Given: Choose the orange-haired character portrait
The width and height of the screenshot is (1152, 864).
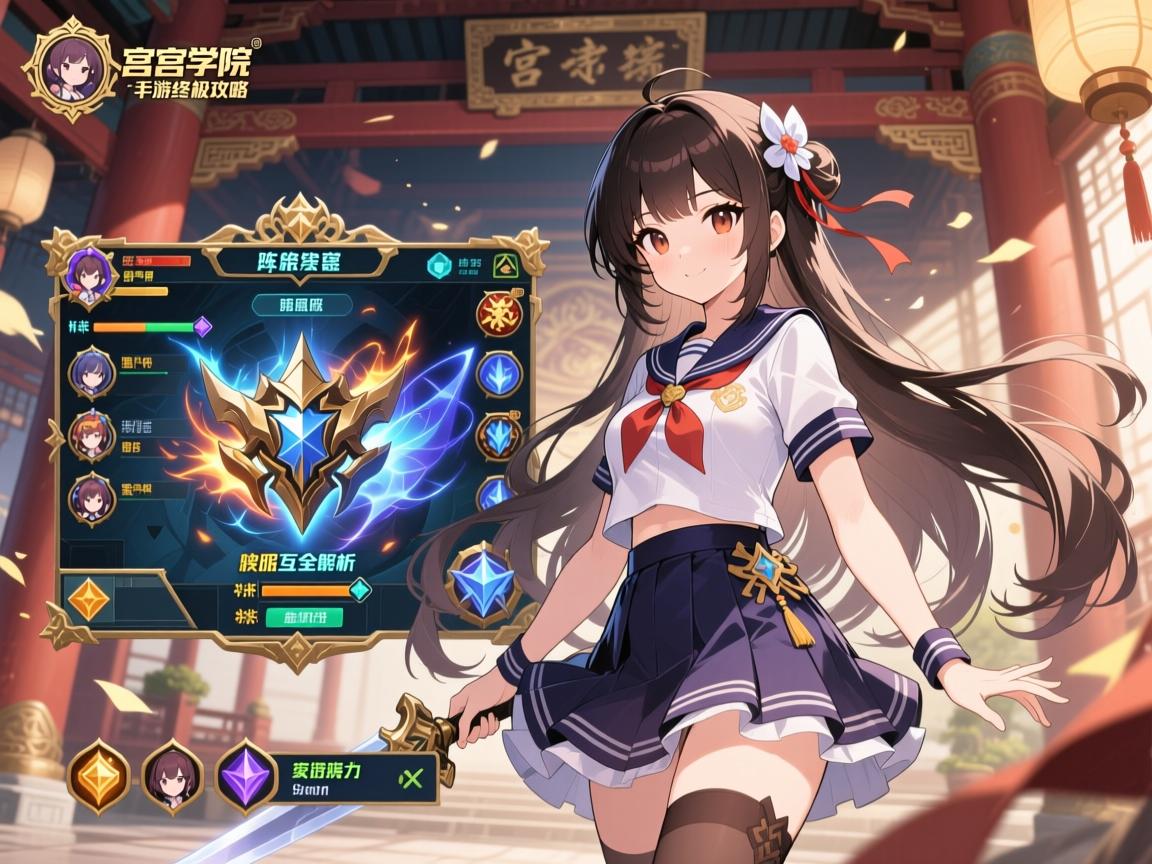Looking at the screenshot, I should tap(91, 435).
